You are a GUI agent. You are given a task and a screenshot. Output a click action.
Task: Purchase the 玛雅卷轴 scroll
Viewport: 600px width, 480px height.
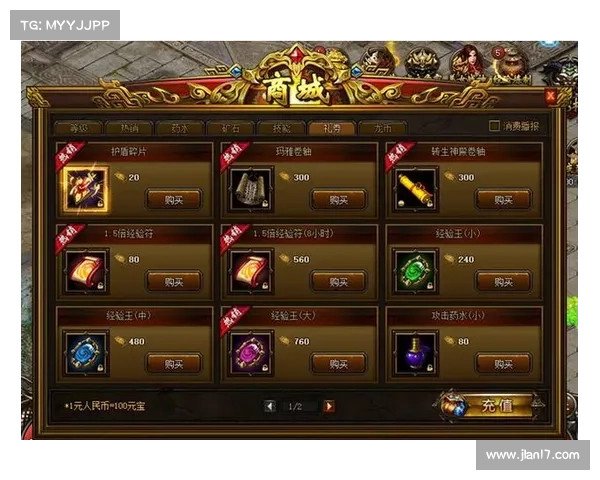tap(338, 198)
